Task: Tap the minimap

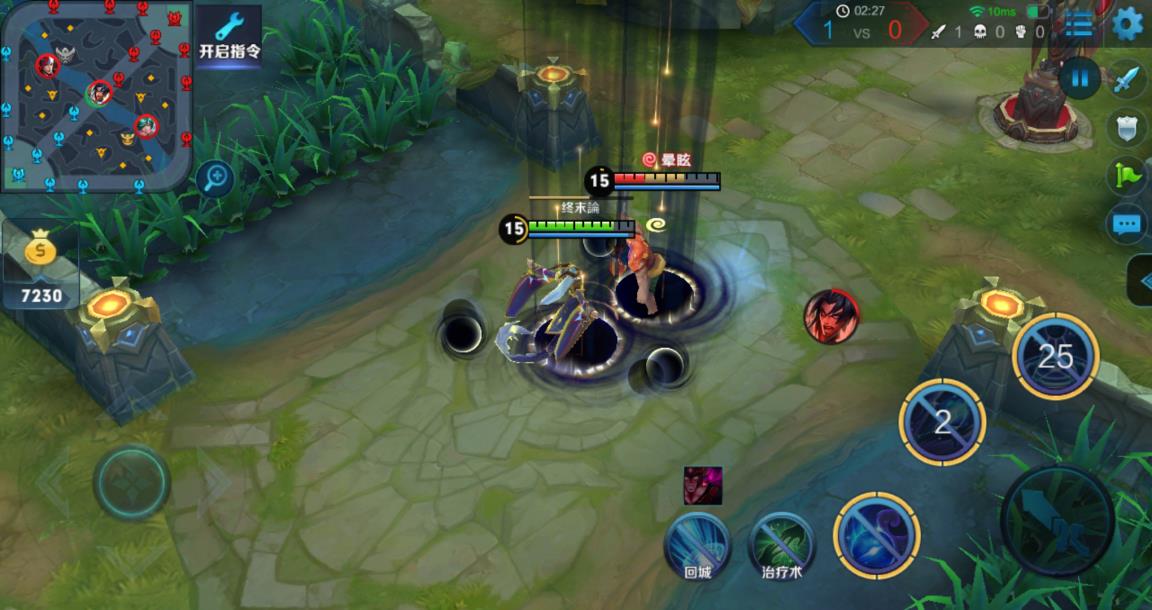Action: (96, 95)
